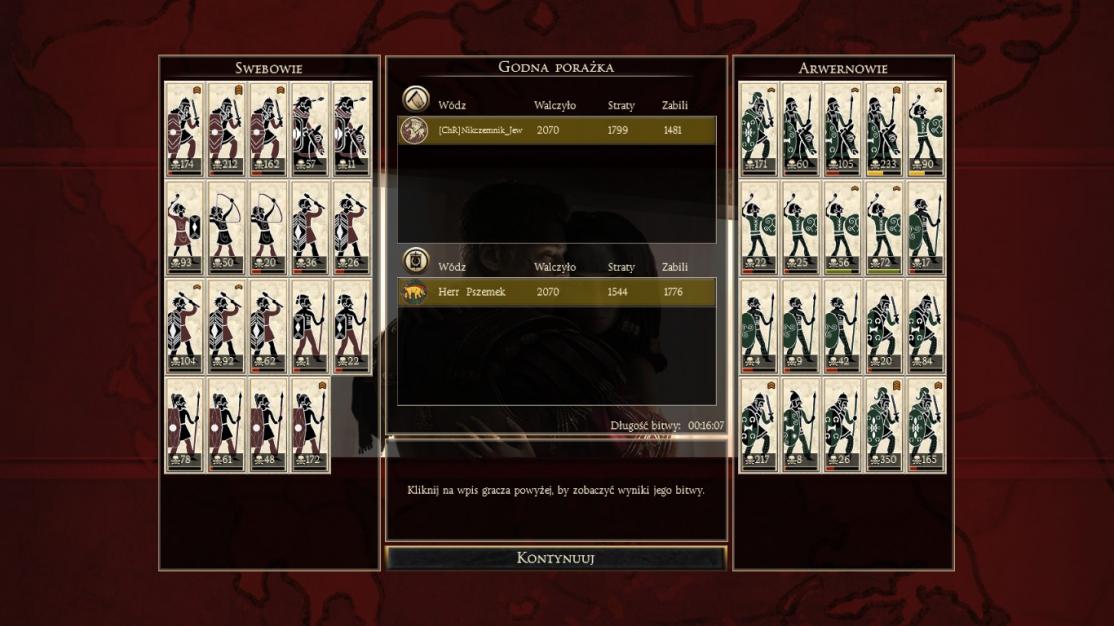
Task: Choose Arwernowie slinger card with 72 kills
Action: click(884, 228)
